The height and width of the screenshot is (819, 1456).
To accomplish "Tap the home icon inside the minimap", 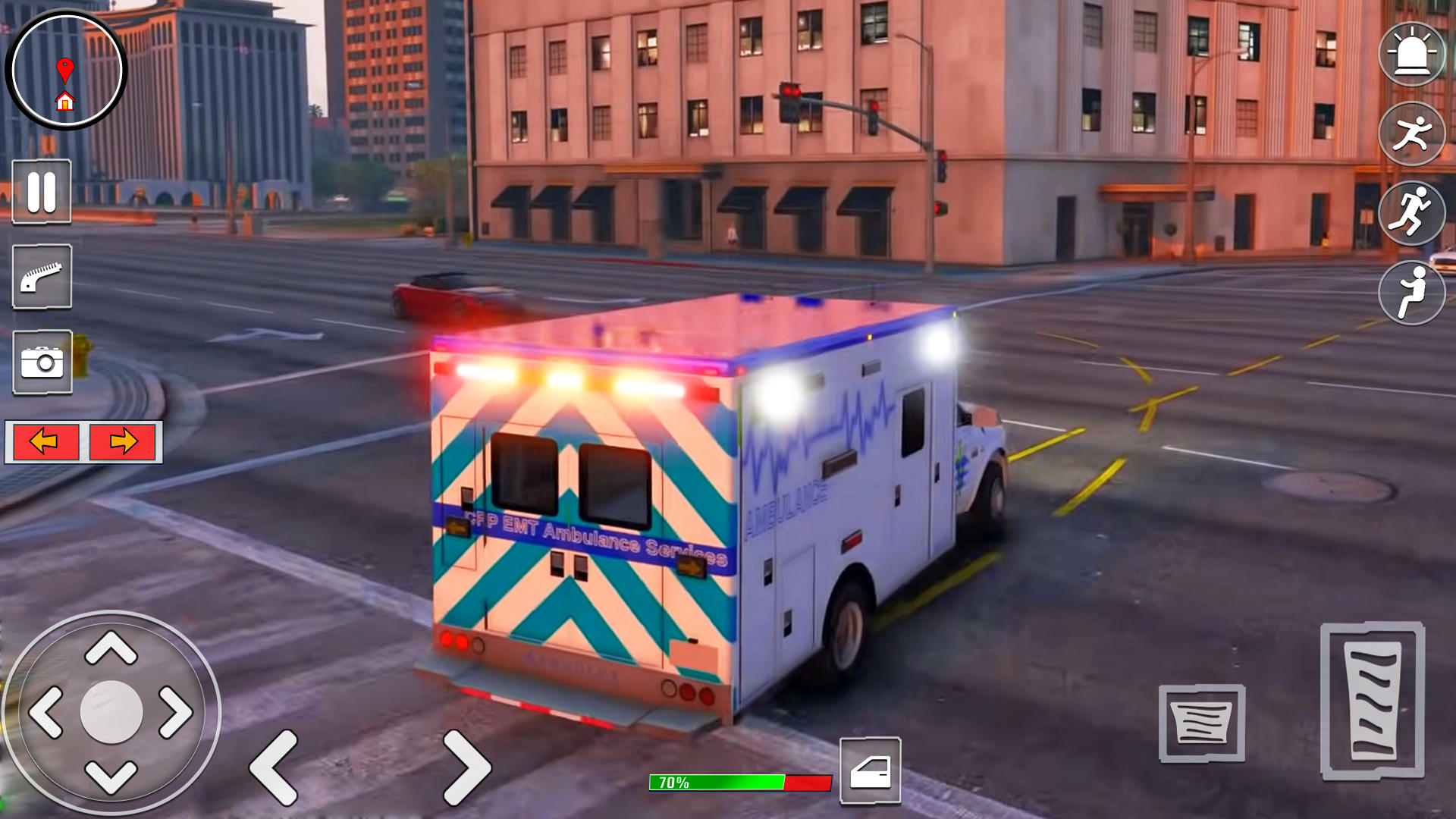I will [x=67, y=99].
